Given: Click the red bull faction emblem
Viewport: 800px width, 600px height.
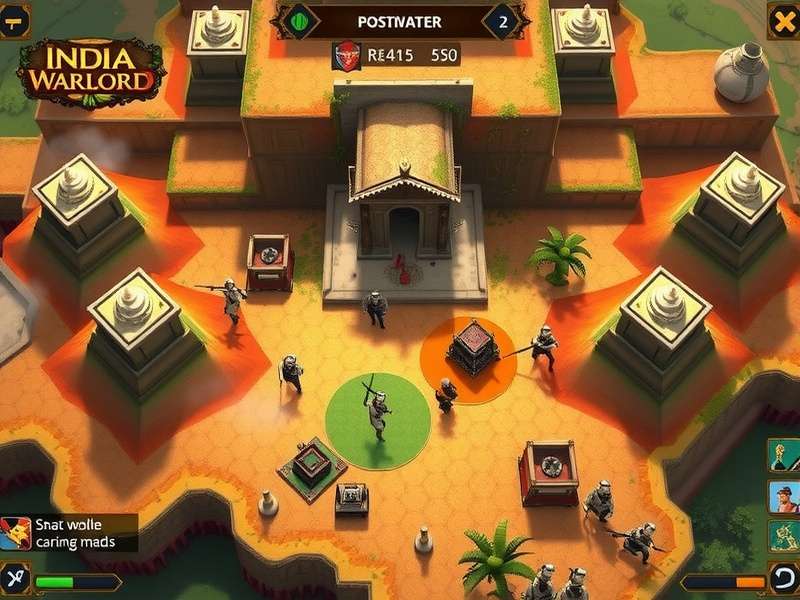Looking at the screenshot, I should click(346, 55).
